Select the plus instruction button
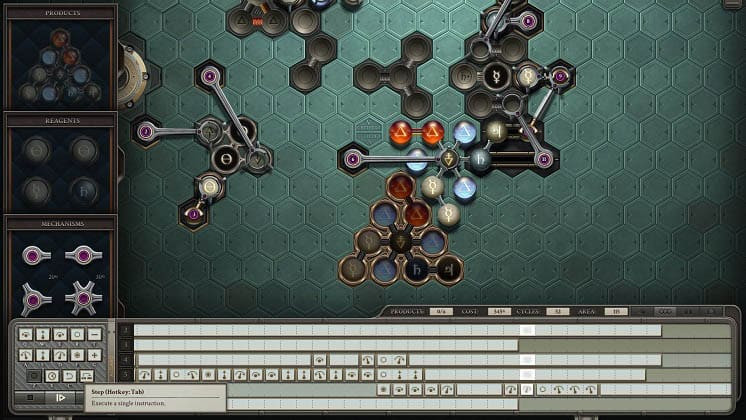Image resolution: width=746 pixels, height=420 pixels. (x=94, y=355)
